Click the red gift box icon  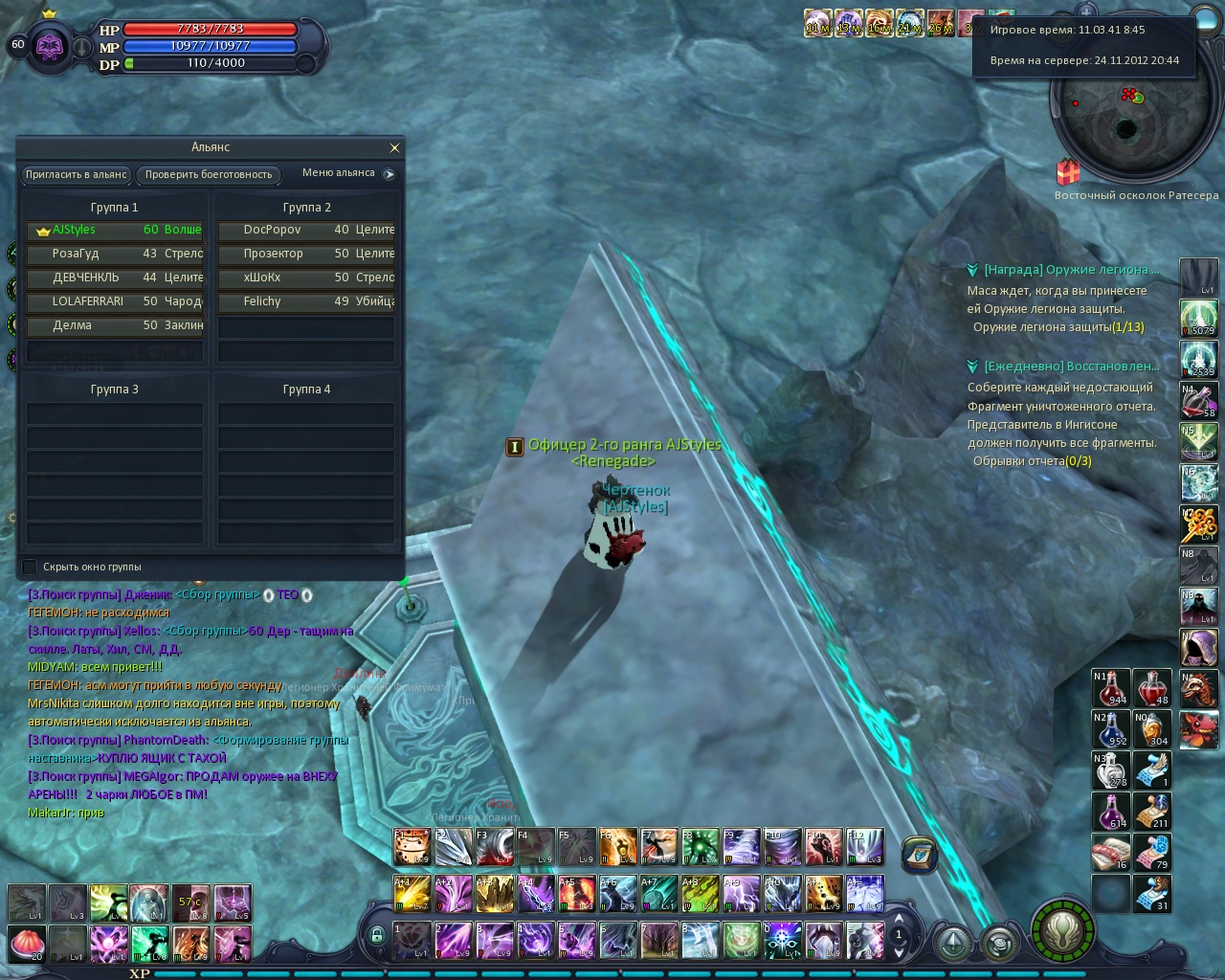pos(1068,172)
